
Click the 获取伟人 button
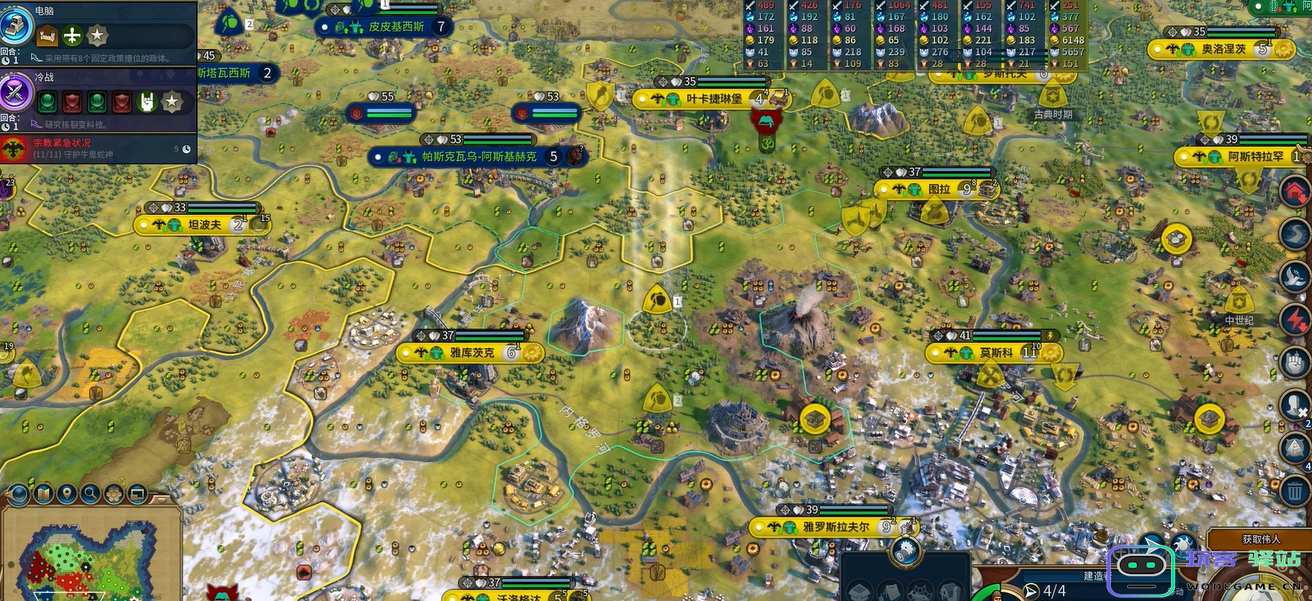click(1260, 539)
